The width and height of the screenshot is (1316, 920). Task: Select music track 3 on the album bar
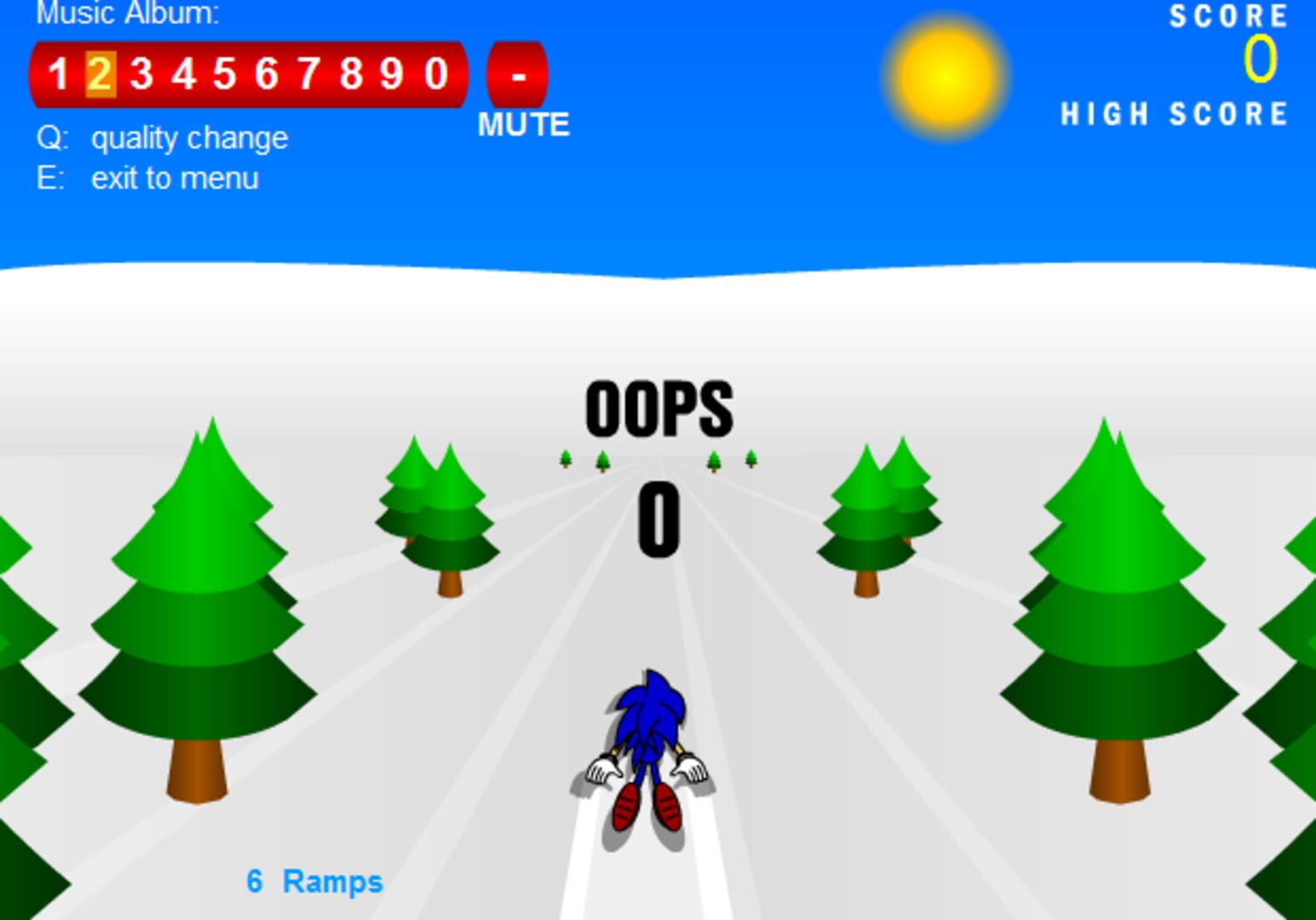click(140, 75)
